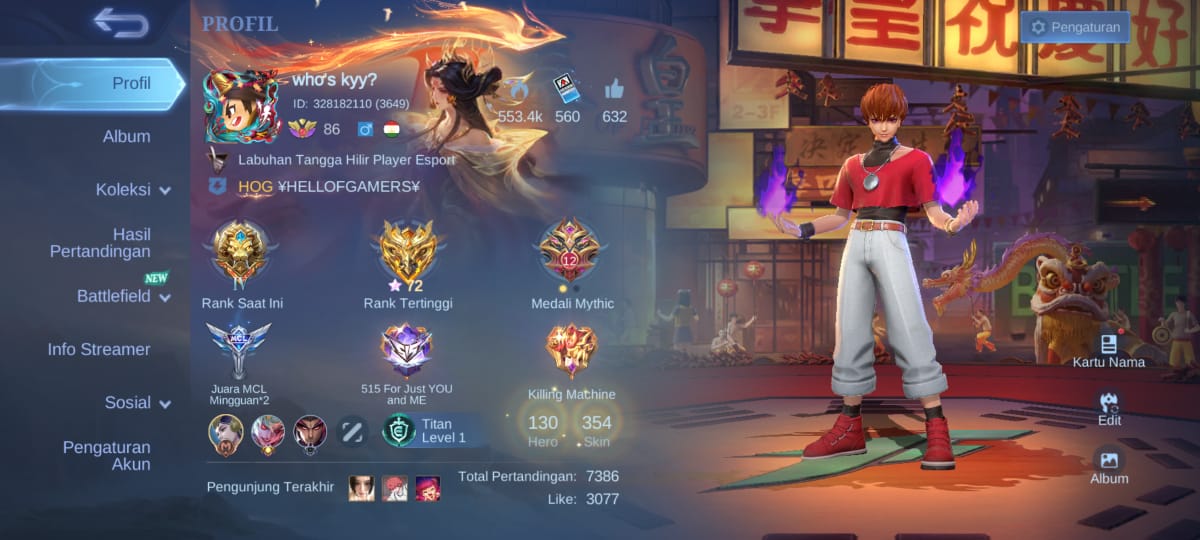This screenshot has width=1200, height=540.
Task: Expand the Battlefield section
Action: (123, 297)
